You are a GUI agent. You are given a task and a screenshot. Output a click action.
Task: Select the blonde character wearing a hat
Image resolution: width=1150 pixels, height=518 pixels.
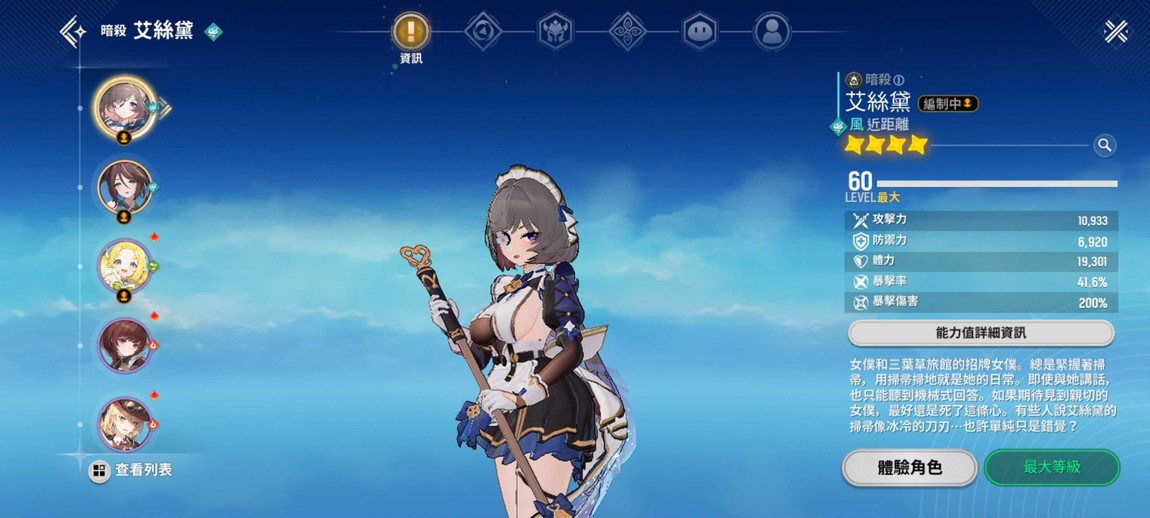(122, 421)
